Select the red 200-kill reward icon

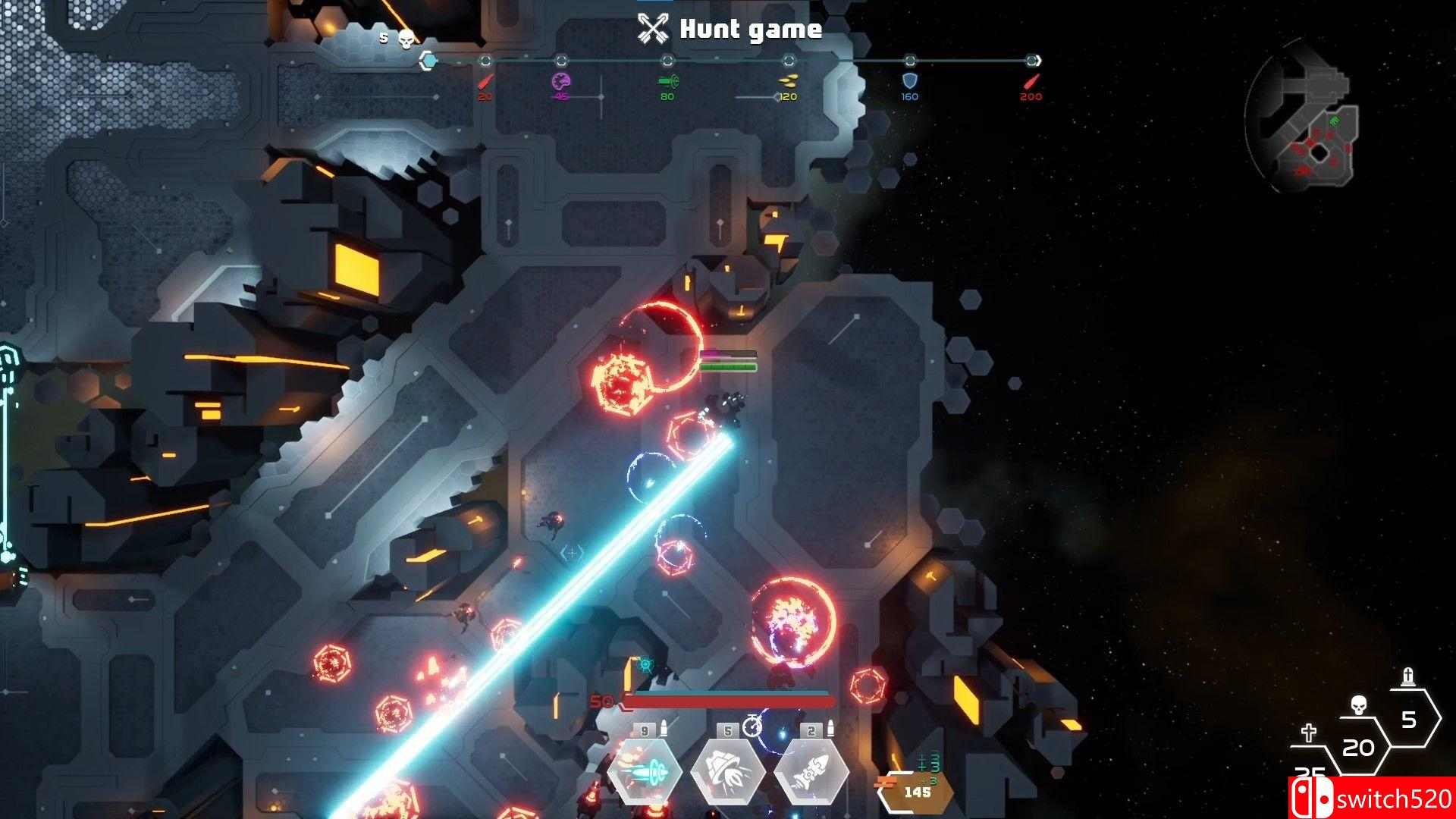click(1031, 81)
